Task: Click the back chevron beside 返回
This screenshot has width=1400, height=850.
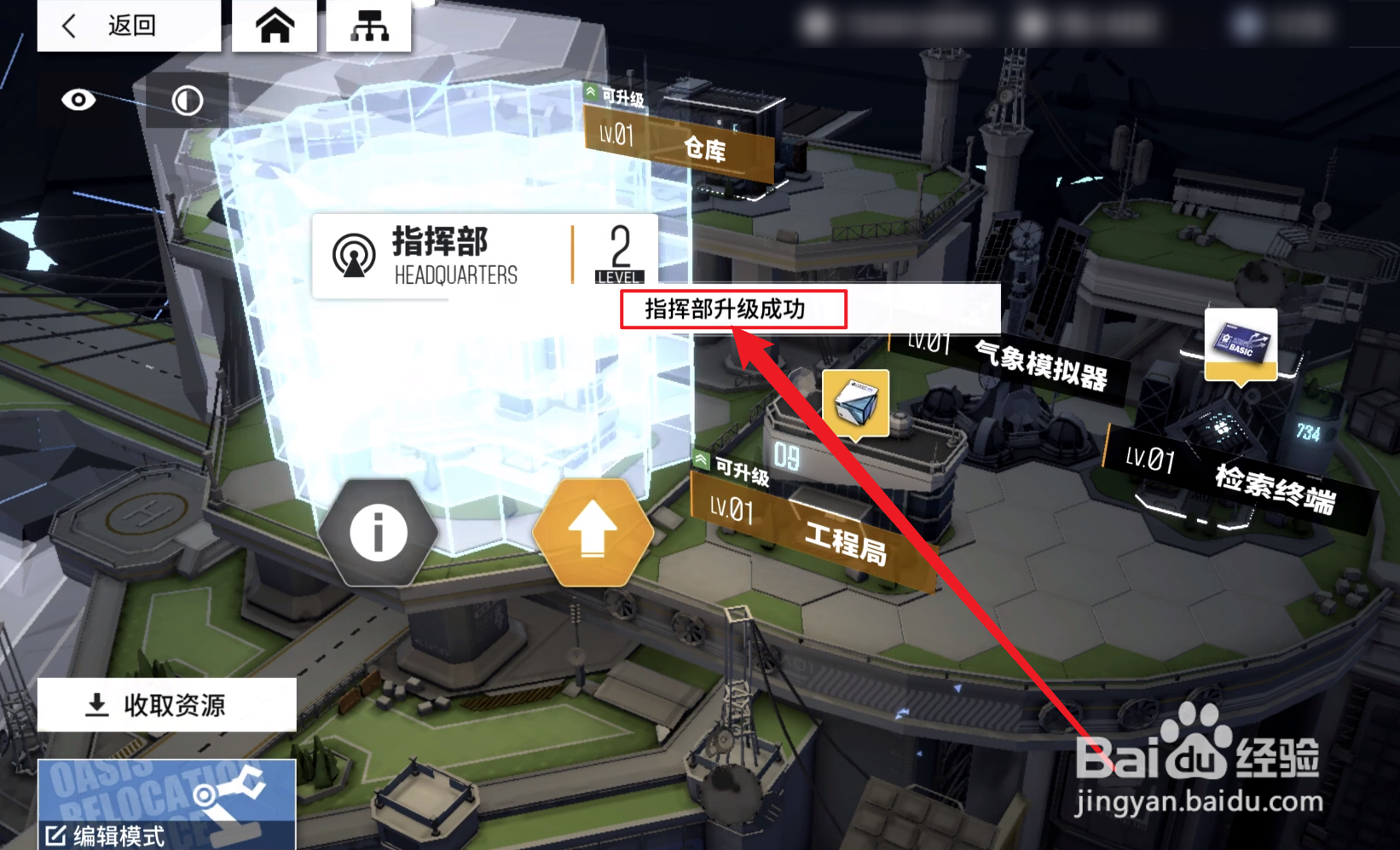Action: tap(67, 25)
